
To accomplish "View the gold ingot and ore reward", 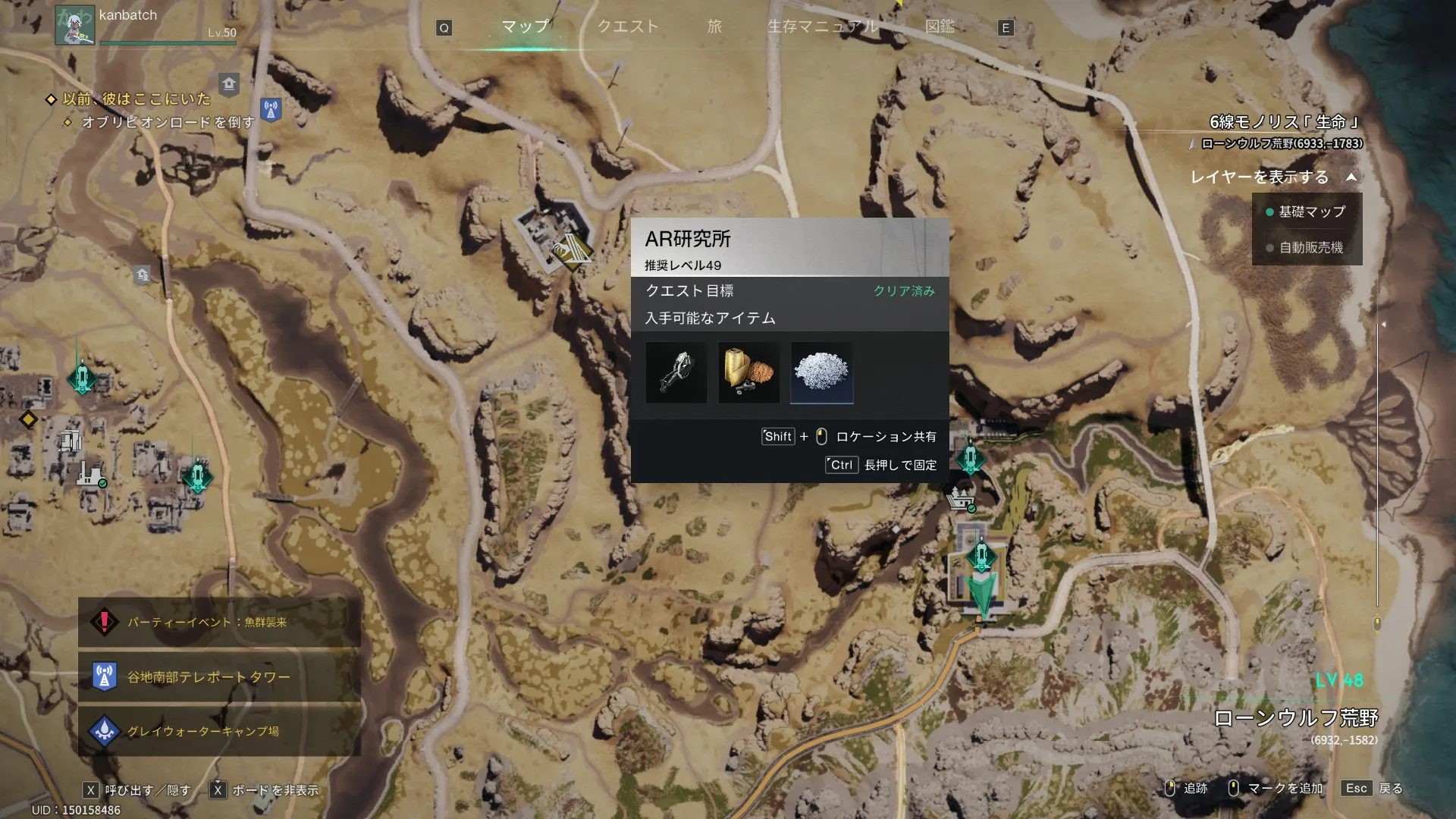I will point(748,373).
